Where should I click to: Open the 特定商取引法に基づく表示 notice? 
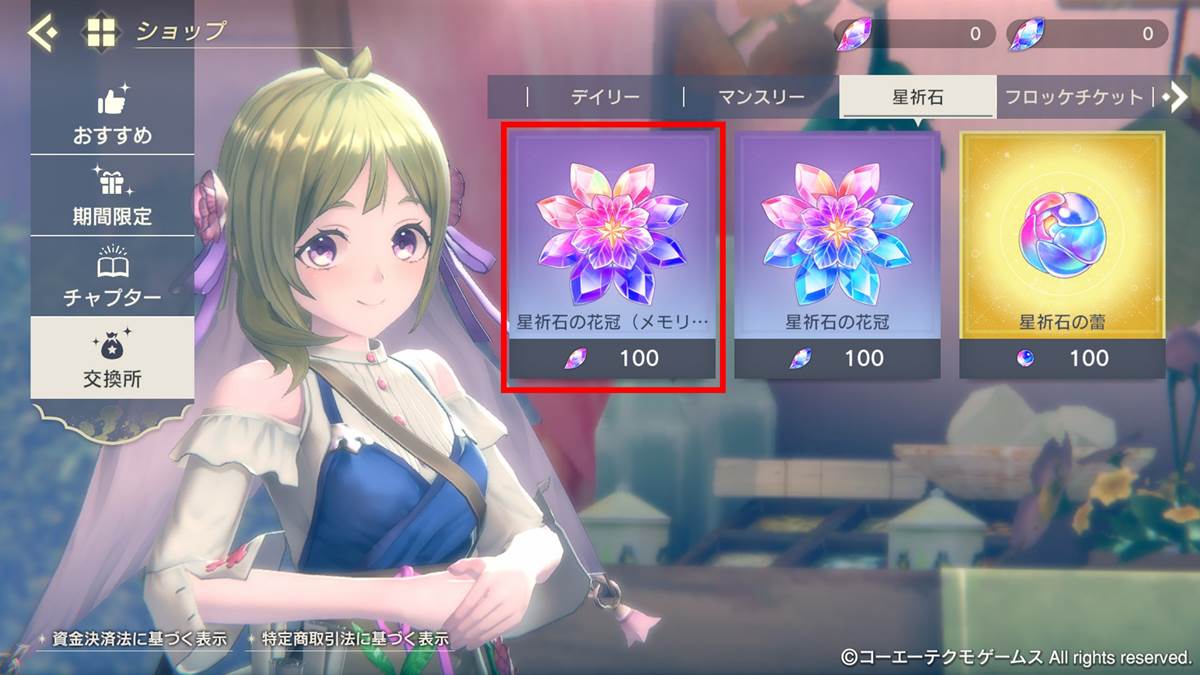347,639
